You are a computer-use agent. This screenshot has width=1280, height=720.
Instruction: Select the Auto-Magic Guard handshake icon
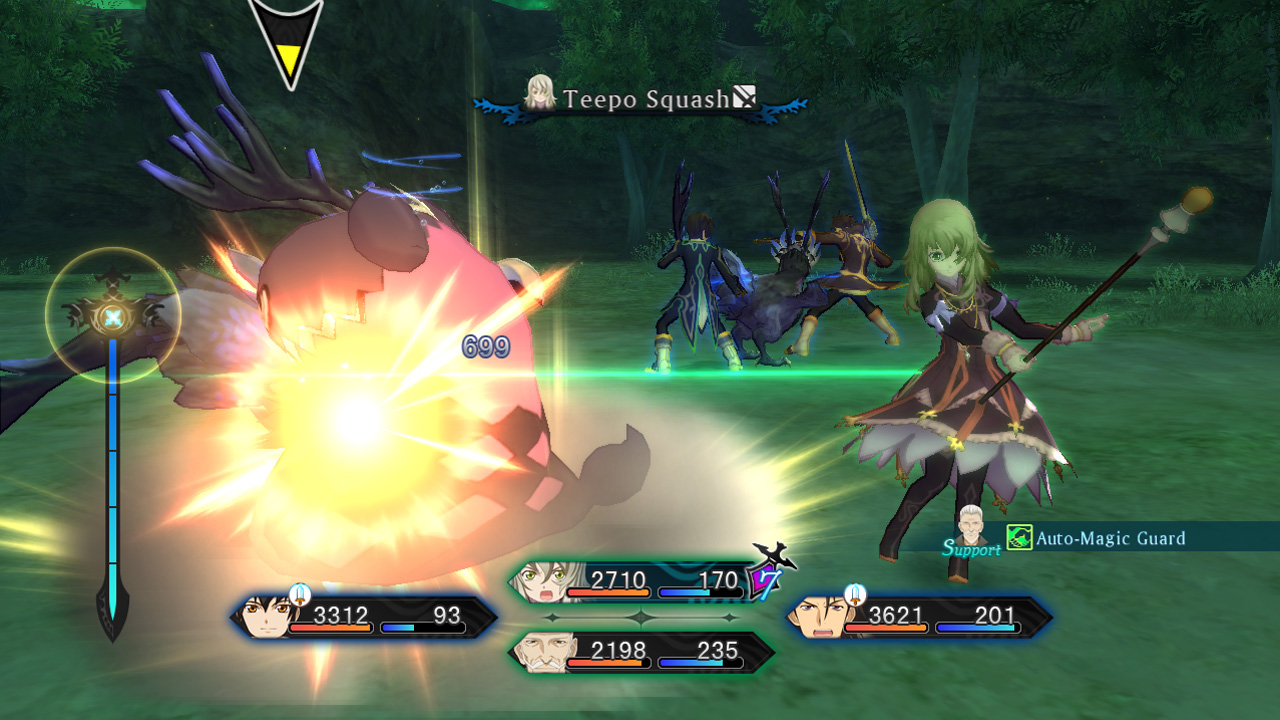1020,538
